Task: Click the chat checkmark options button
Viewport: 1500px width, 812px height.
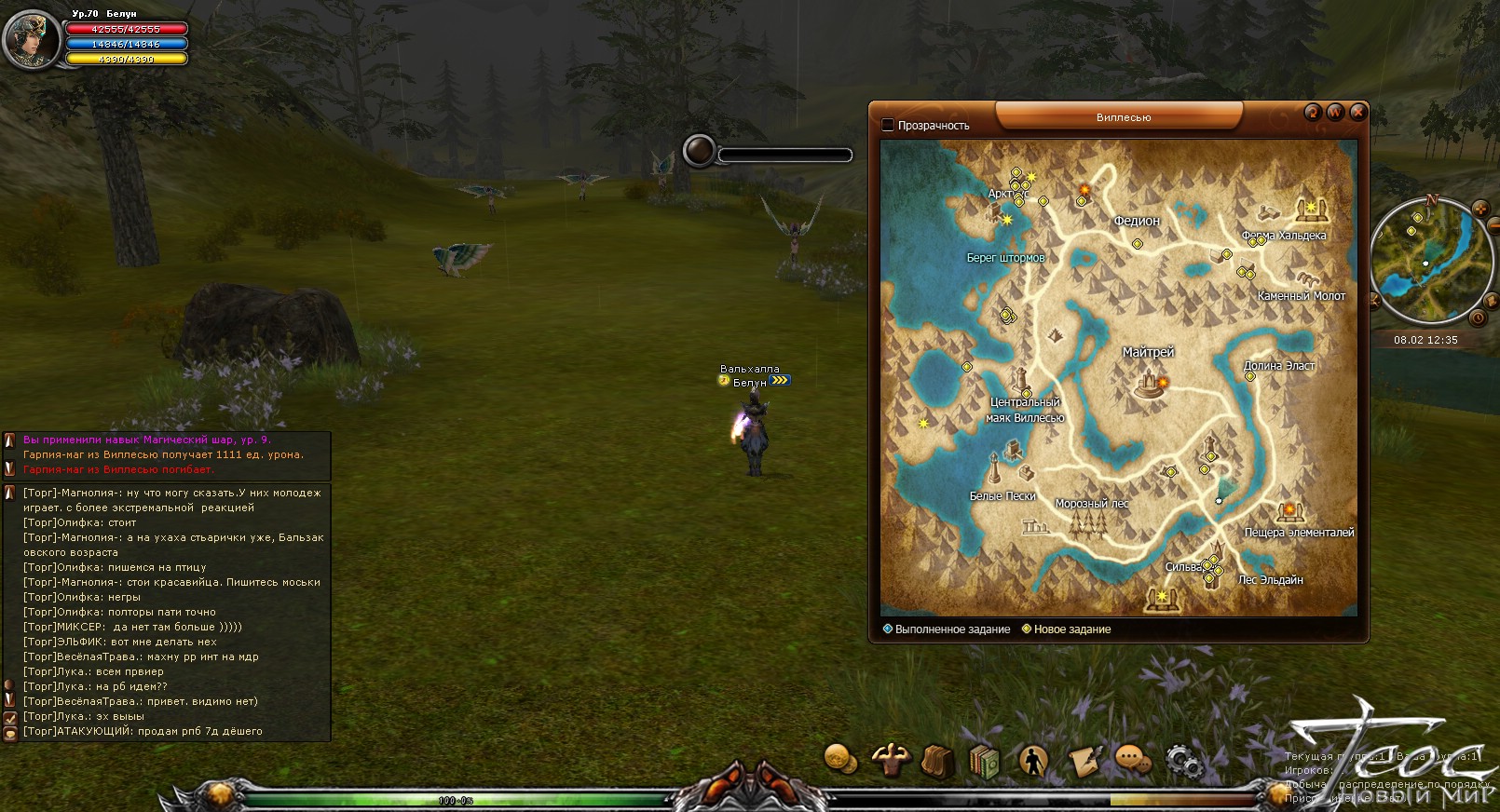Action: (x=10, y=718)
